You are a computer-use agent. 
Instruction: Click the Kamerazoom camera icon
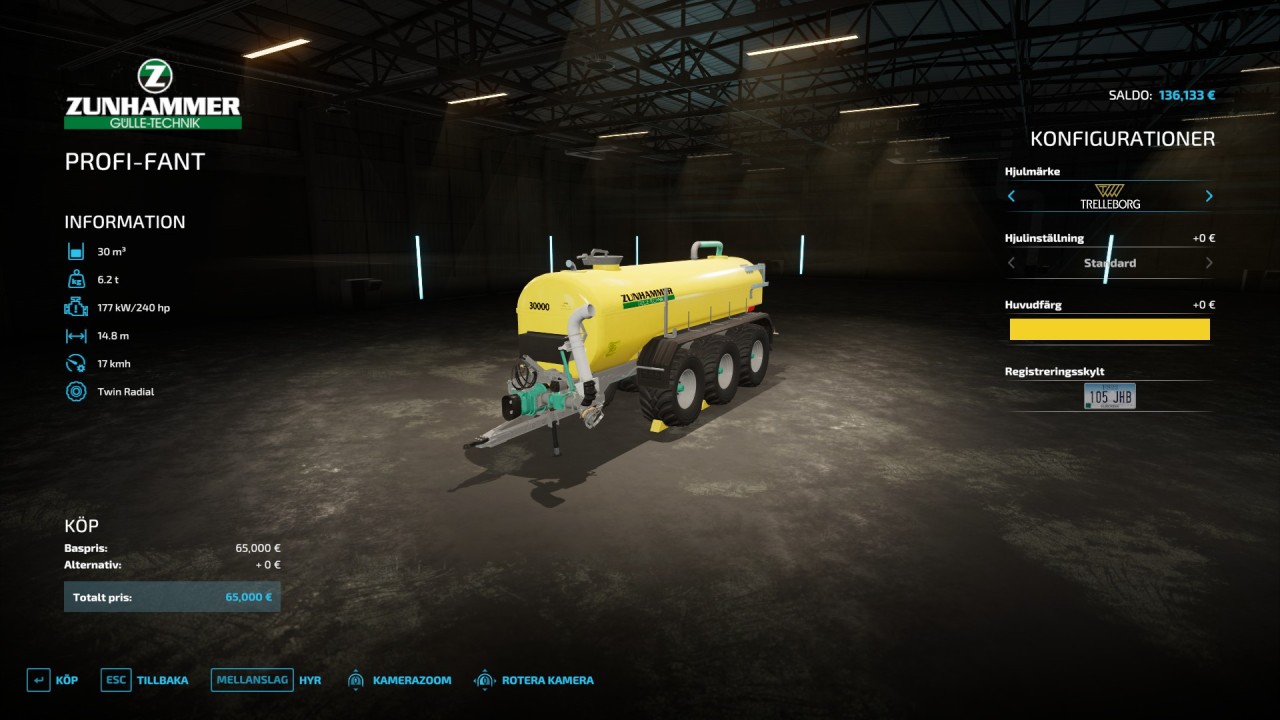[355, 679]
